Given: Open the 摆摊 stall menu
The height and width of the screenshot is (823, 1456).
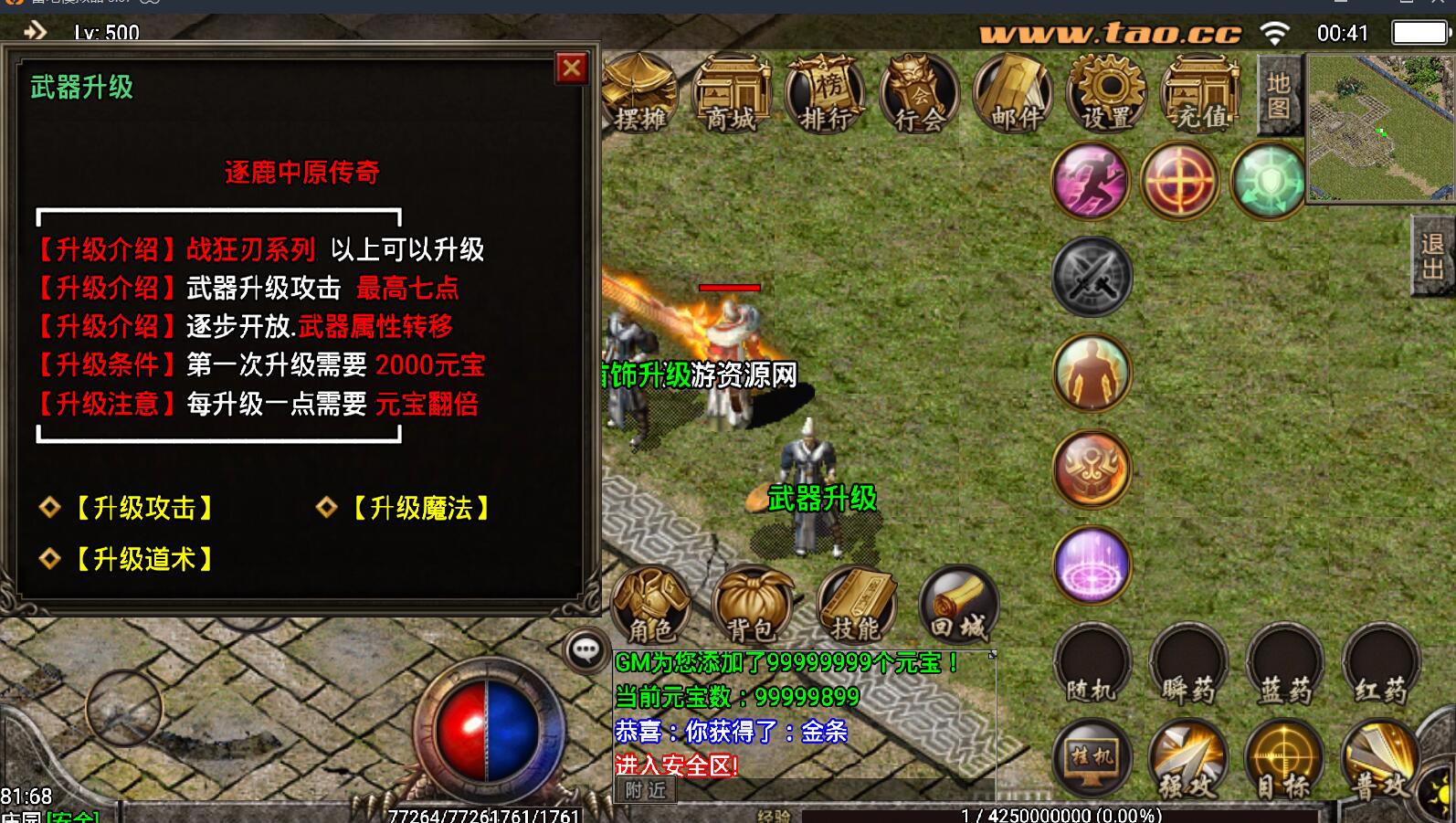Looking at the screenshot, I should (x=639, y=94).
